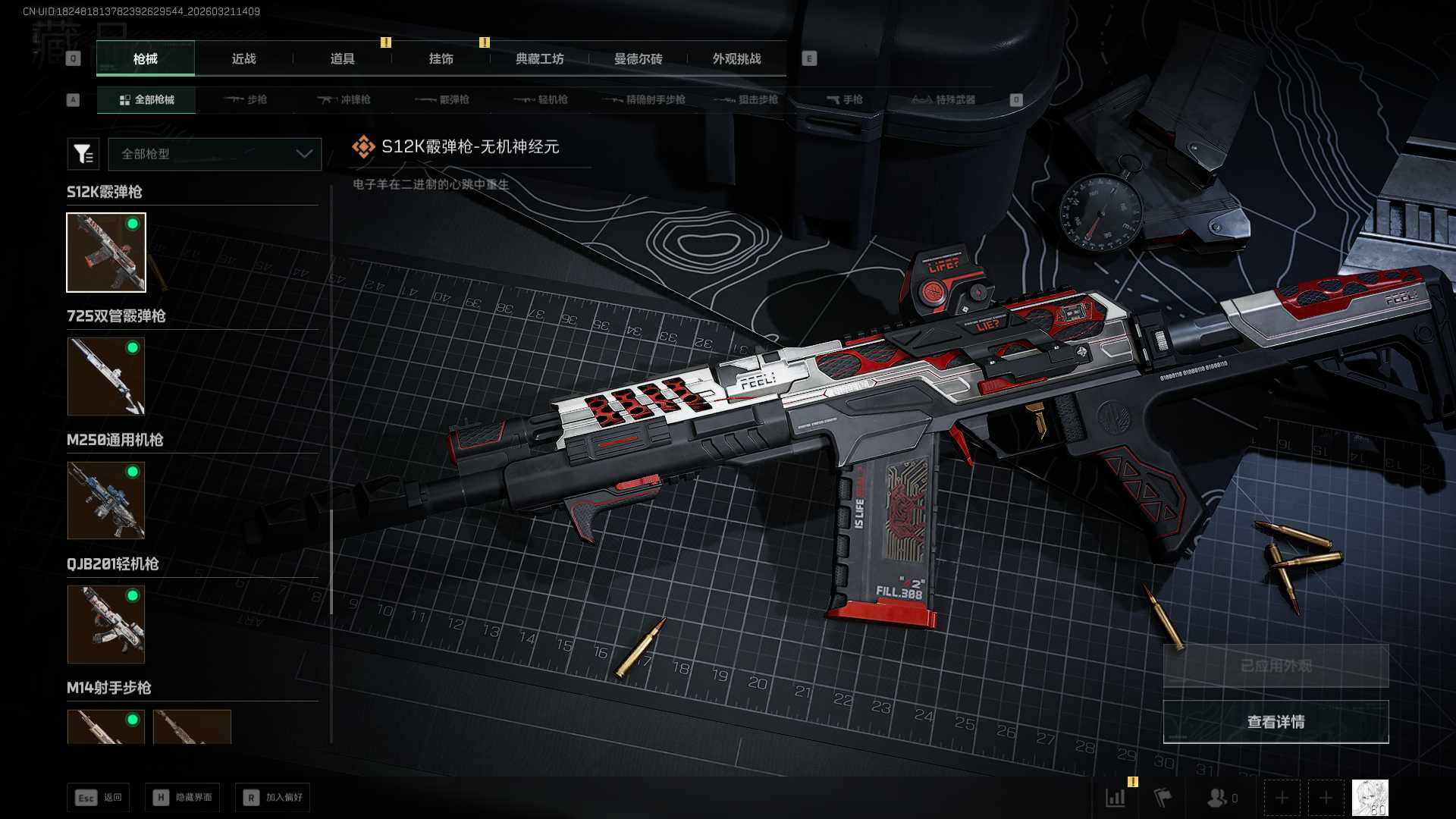Choose the 手枪 pistol category
Image resolution: width=1456 pixels, height=819 pixels.
pyautogui.click(x=845, y=99)
